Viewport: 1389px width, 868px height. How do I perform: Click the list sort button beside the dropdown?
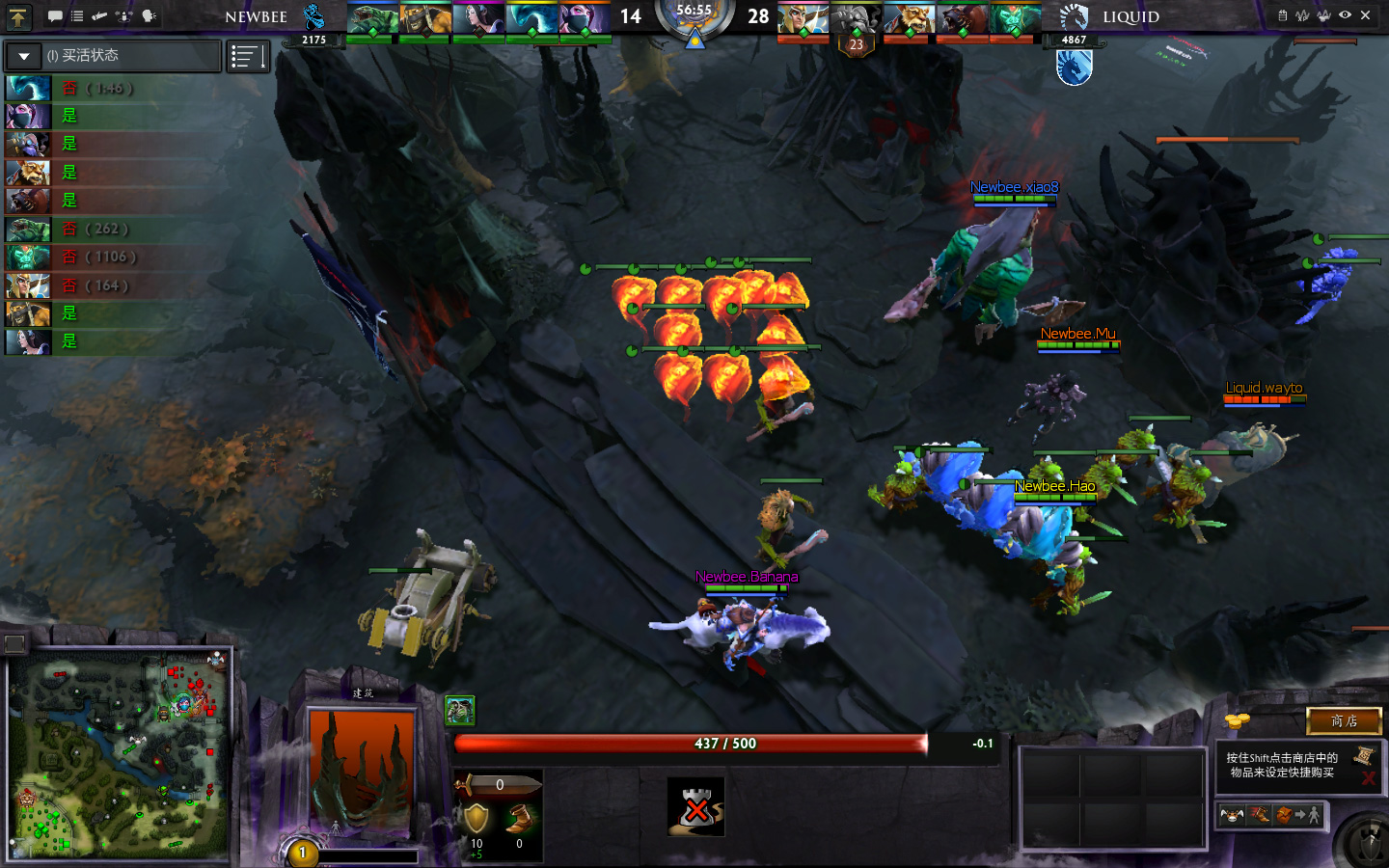point(248,57)
